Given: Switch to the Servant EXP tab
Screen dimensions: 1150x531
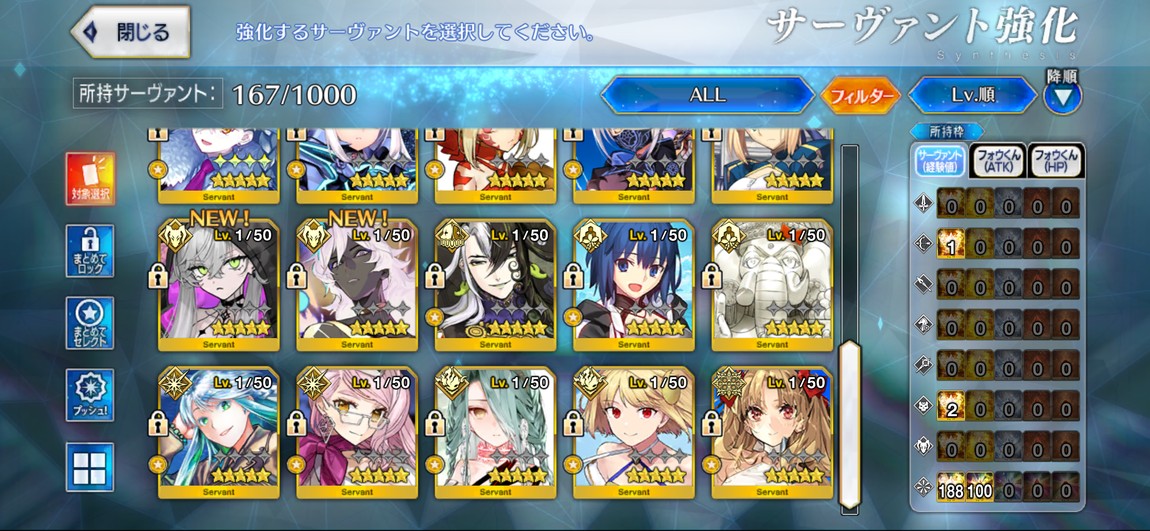Looking at the screenshot, I should (x=941, y=160).
